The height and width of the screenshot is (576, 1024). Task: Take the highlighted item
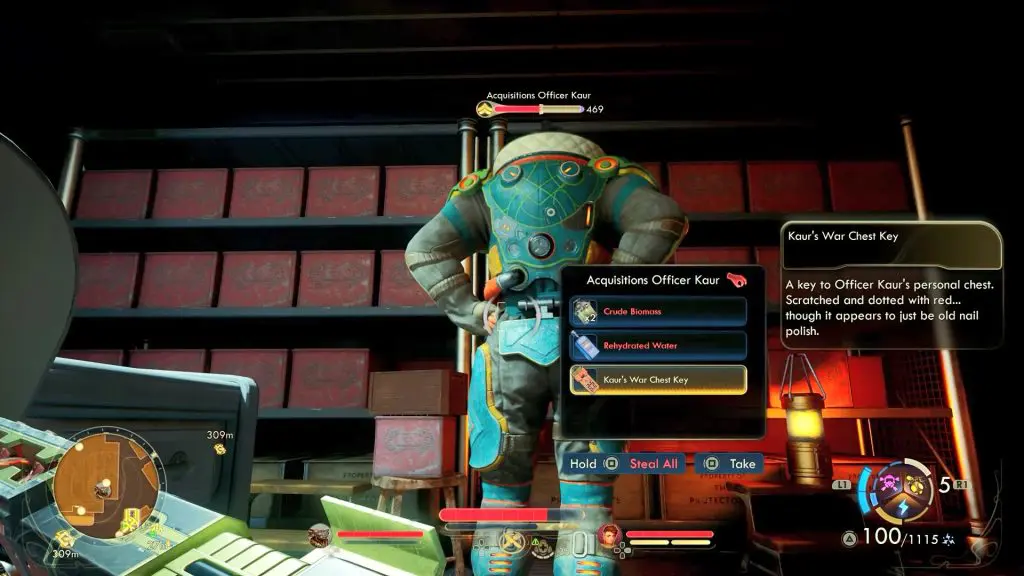(732, 464)
